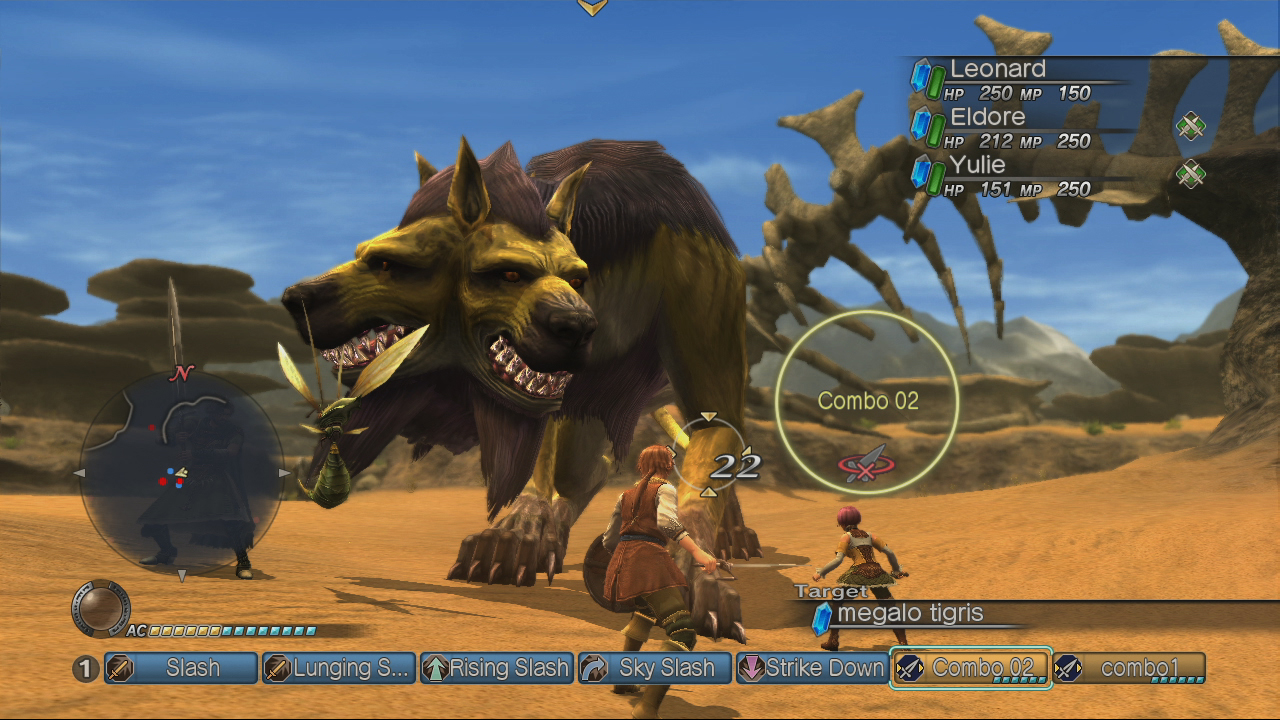
Task: Select the Lunging S... skill slot
Action: [x=339, y=668]
